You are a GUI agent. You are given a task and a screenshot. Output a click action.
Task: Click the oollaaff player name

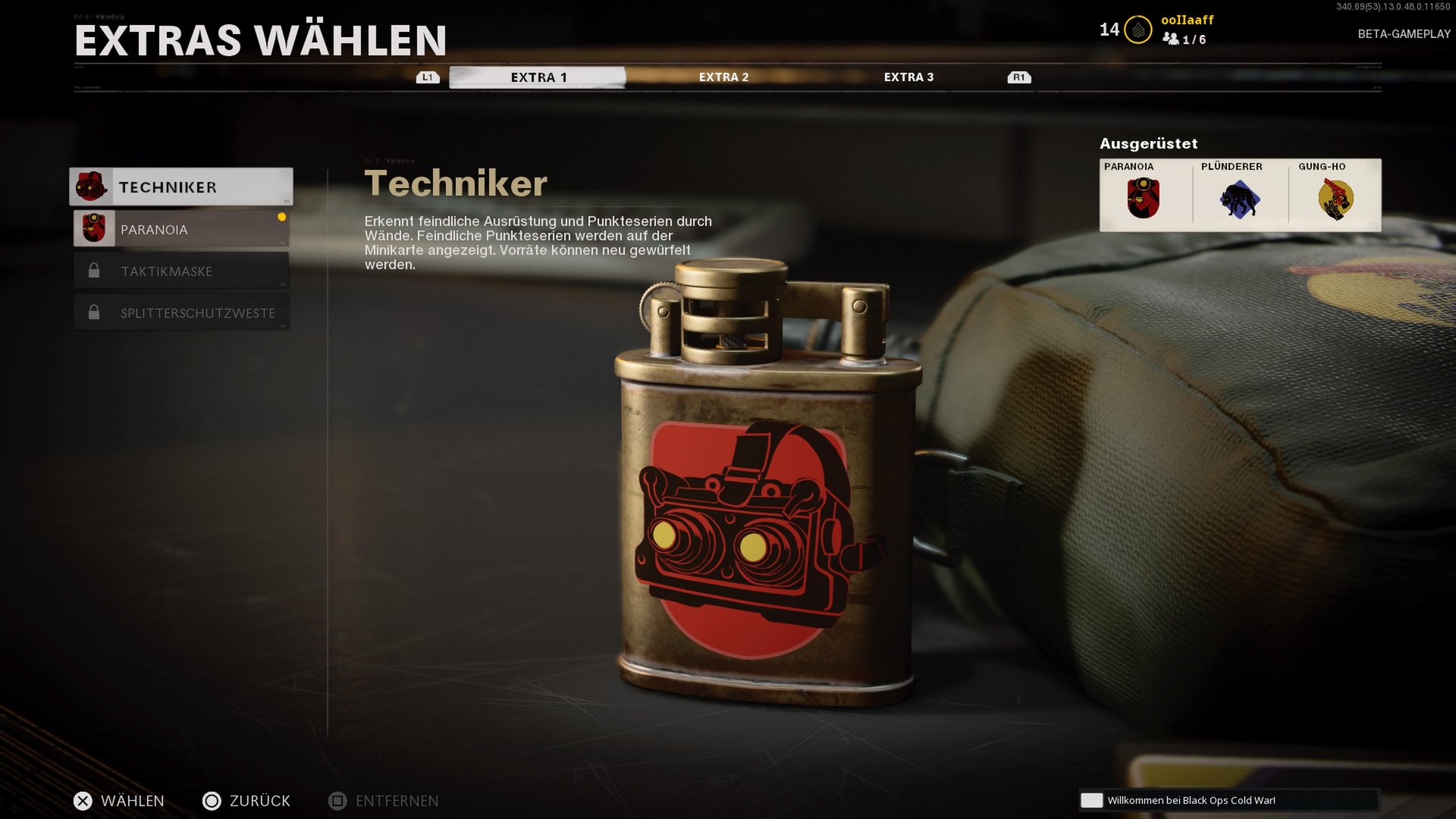click(1186, 20)
